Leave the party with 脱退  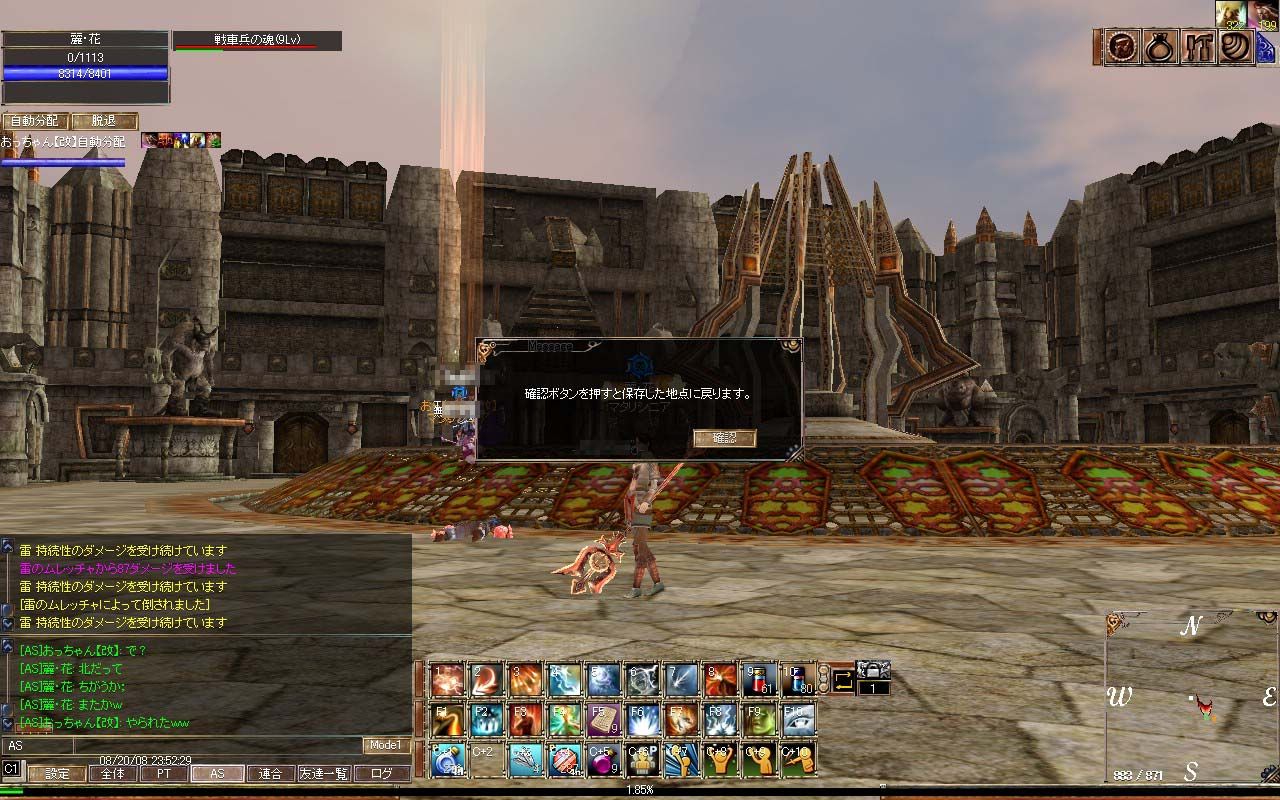point(103,121)
